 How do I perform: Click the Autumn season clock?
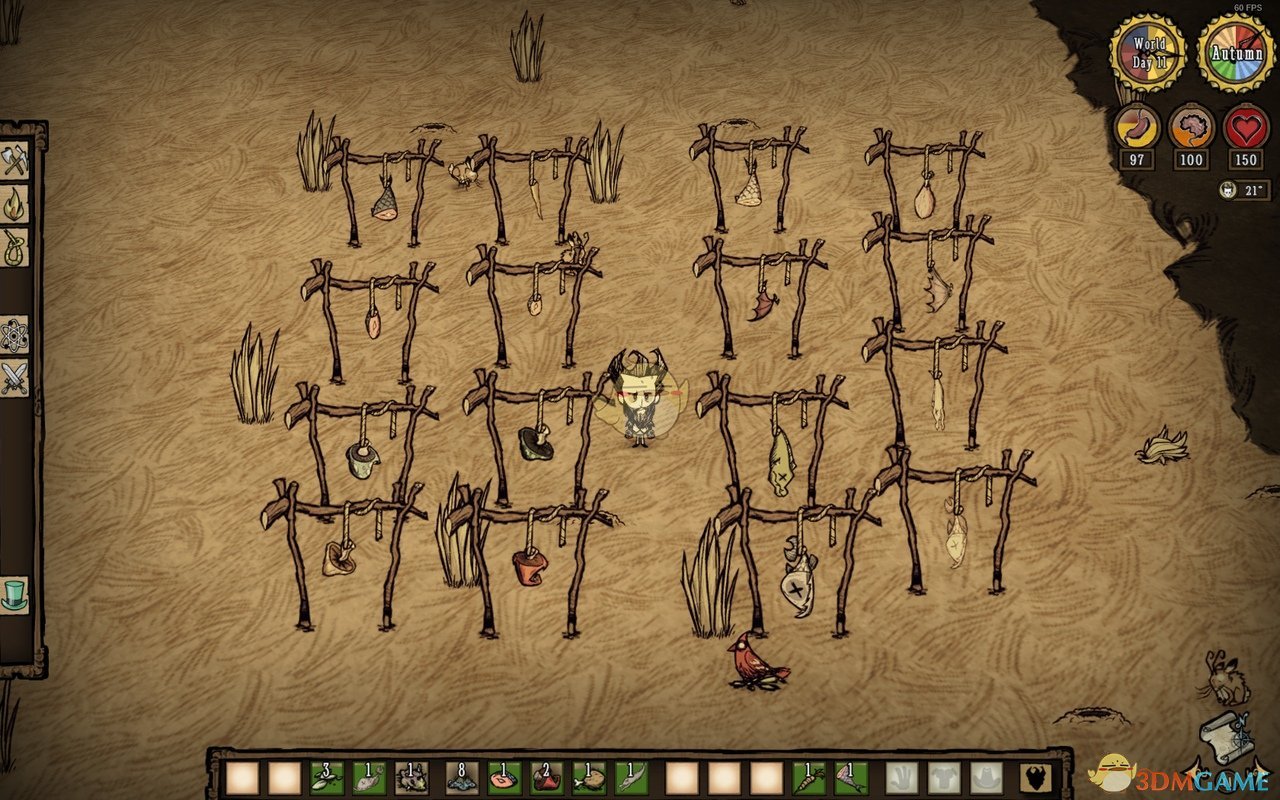(x=1236, y=53)
